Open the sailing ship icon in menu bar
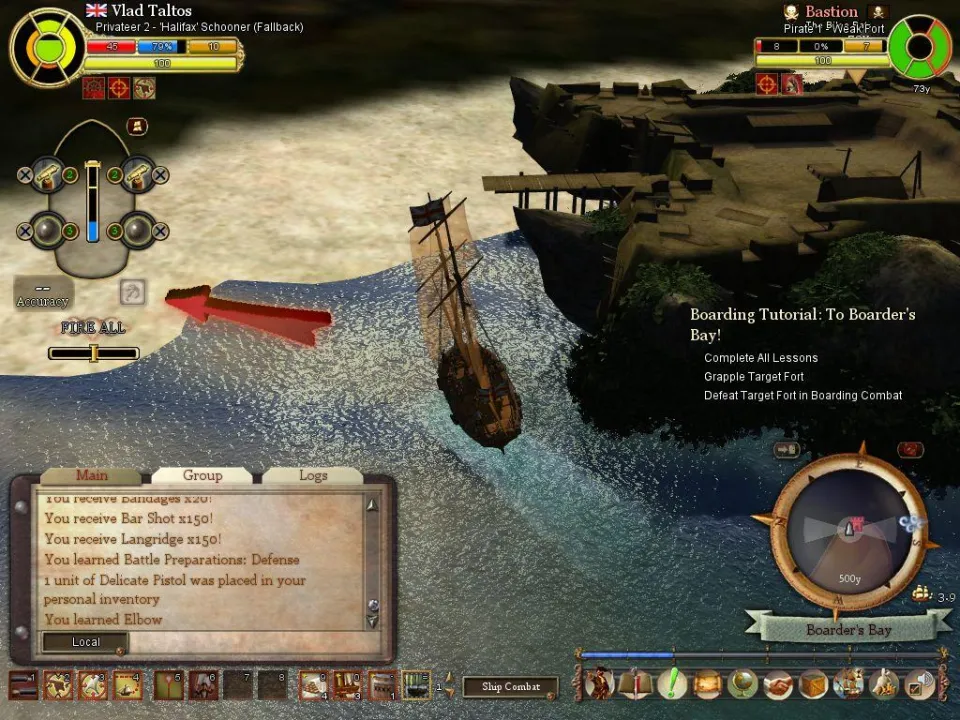The height and width of the screenshot is (720, 960). point(849,684)
